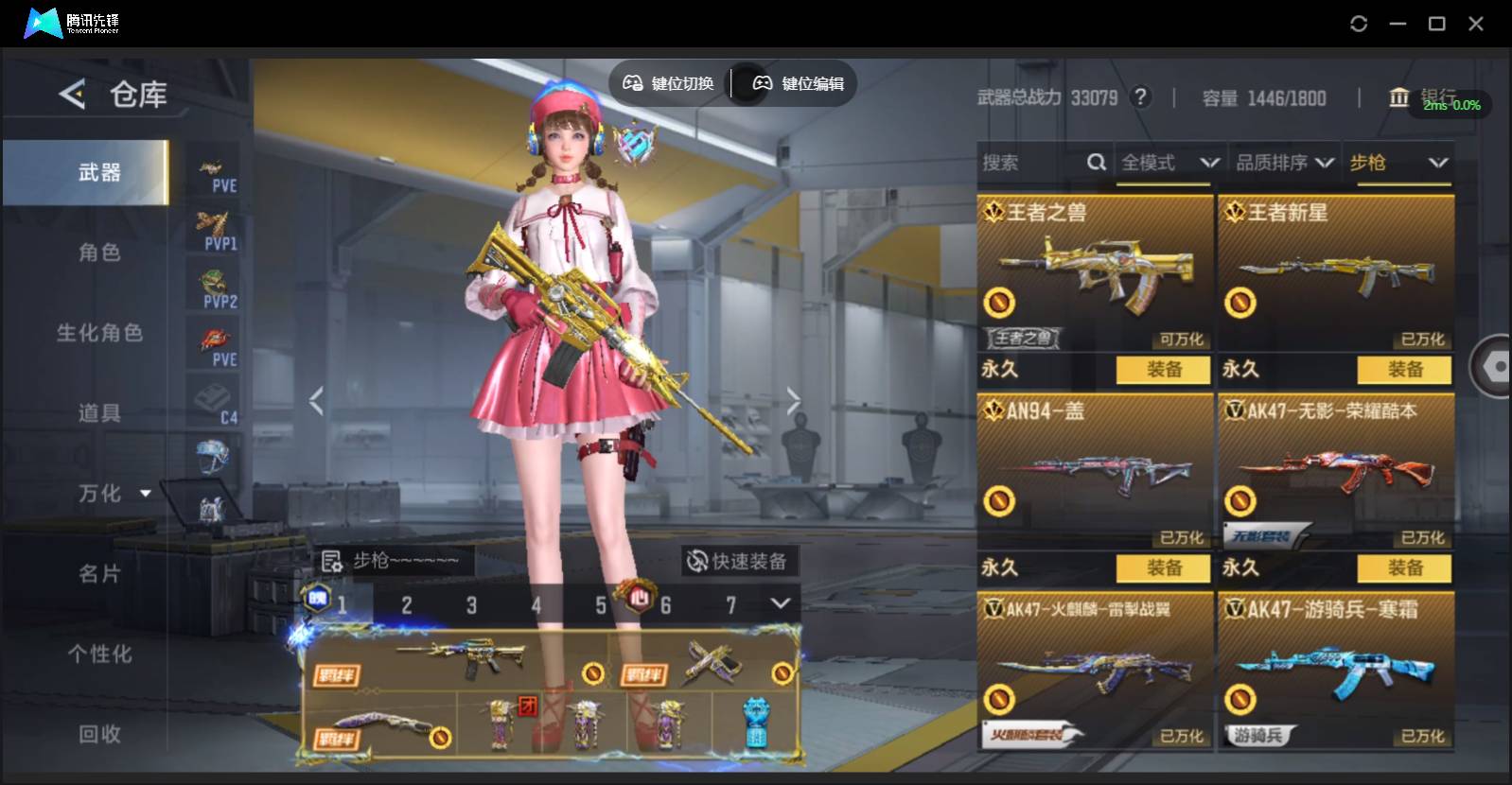Go back using the 仓库 back arrow

pos(72,94)
